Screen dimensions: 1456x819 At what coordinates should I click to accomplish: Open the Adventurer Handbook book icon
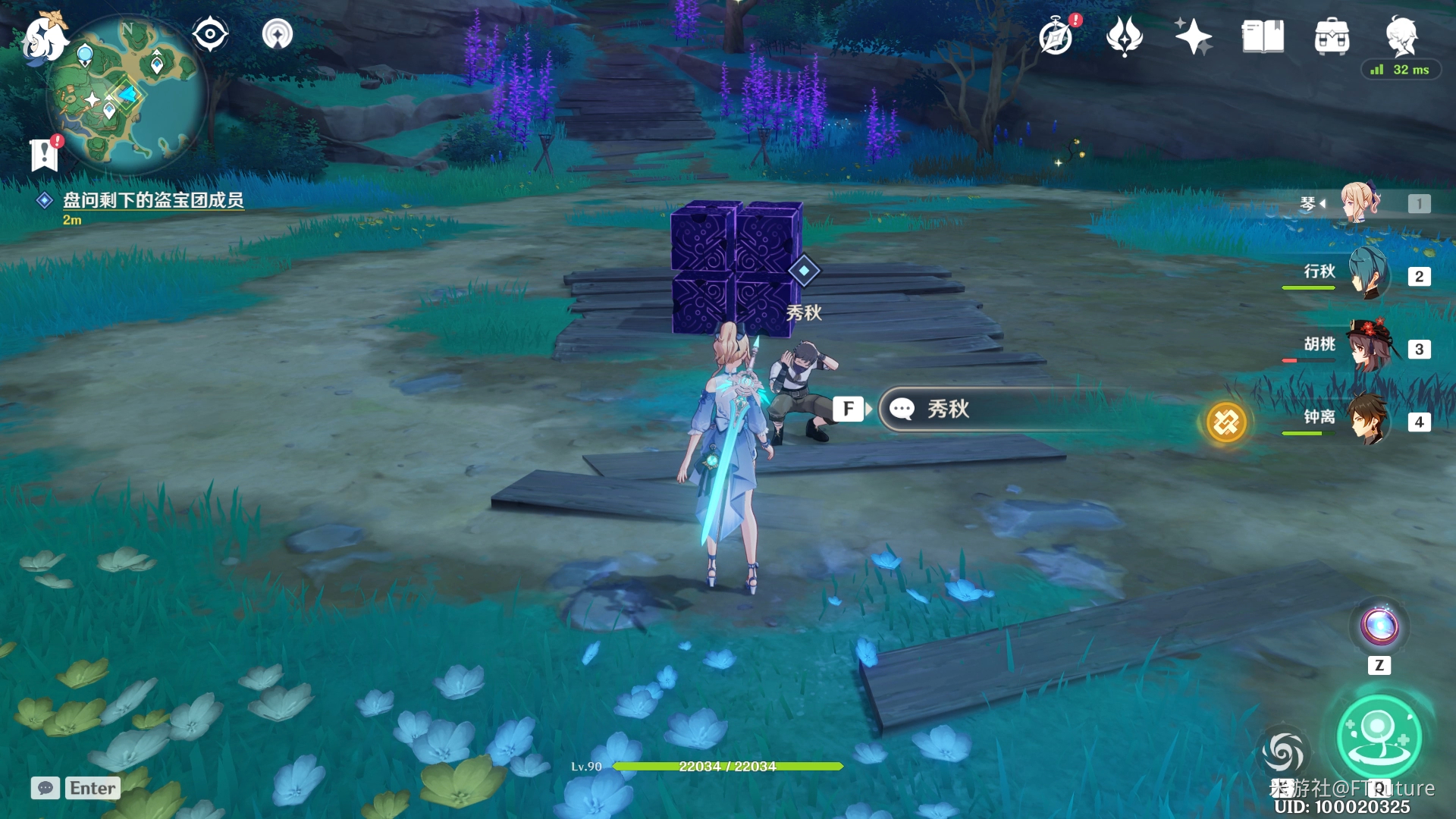(x=1263, y=36)
